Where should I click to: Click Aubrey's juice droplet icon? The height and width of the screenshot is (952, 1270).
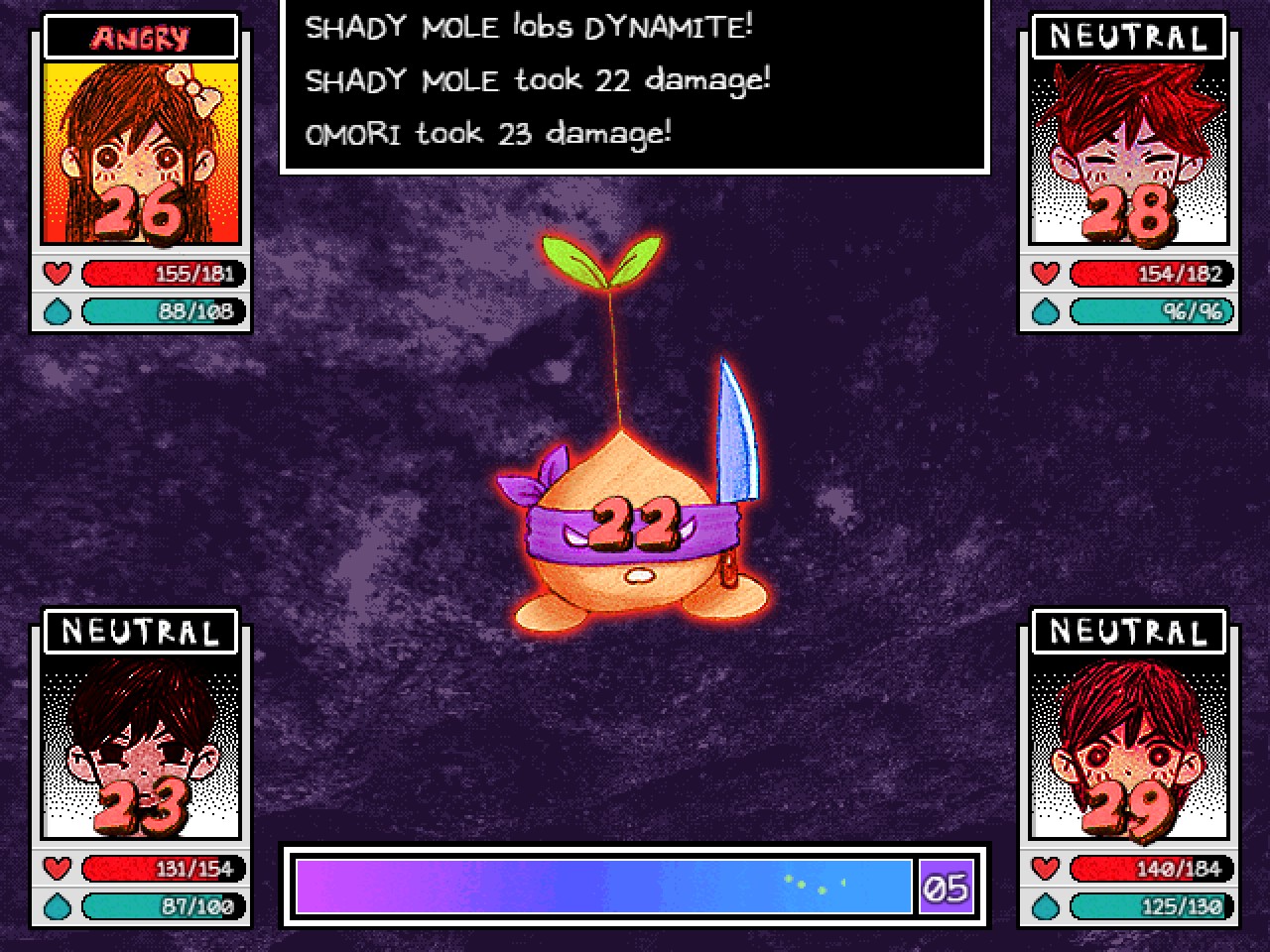pyautogui.click(x=57, y=311)
